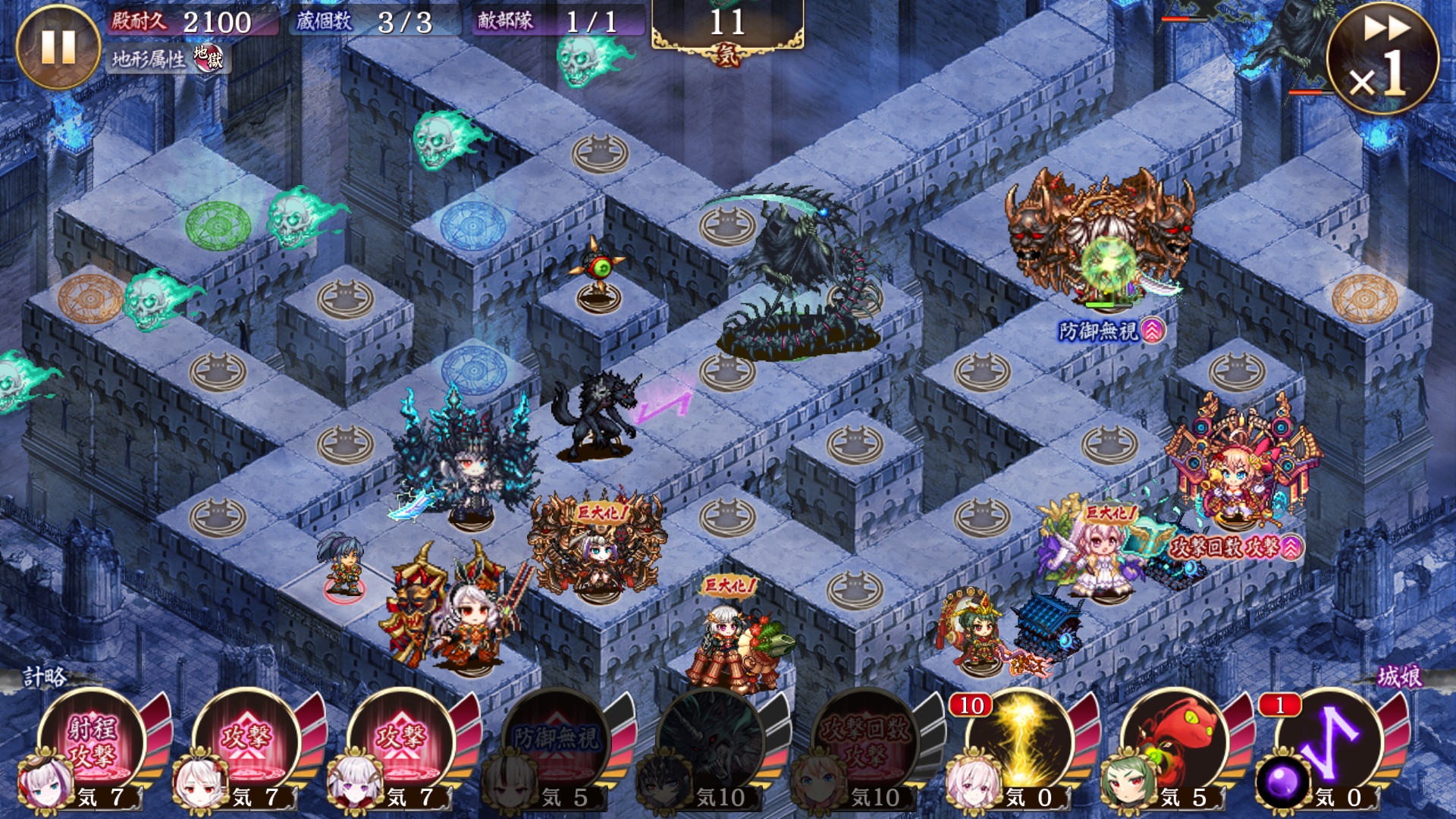
Task: Pause the battle
Action: [x=58, y=47]
